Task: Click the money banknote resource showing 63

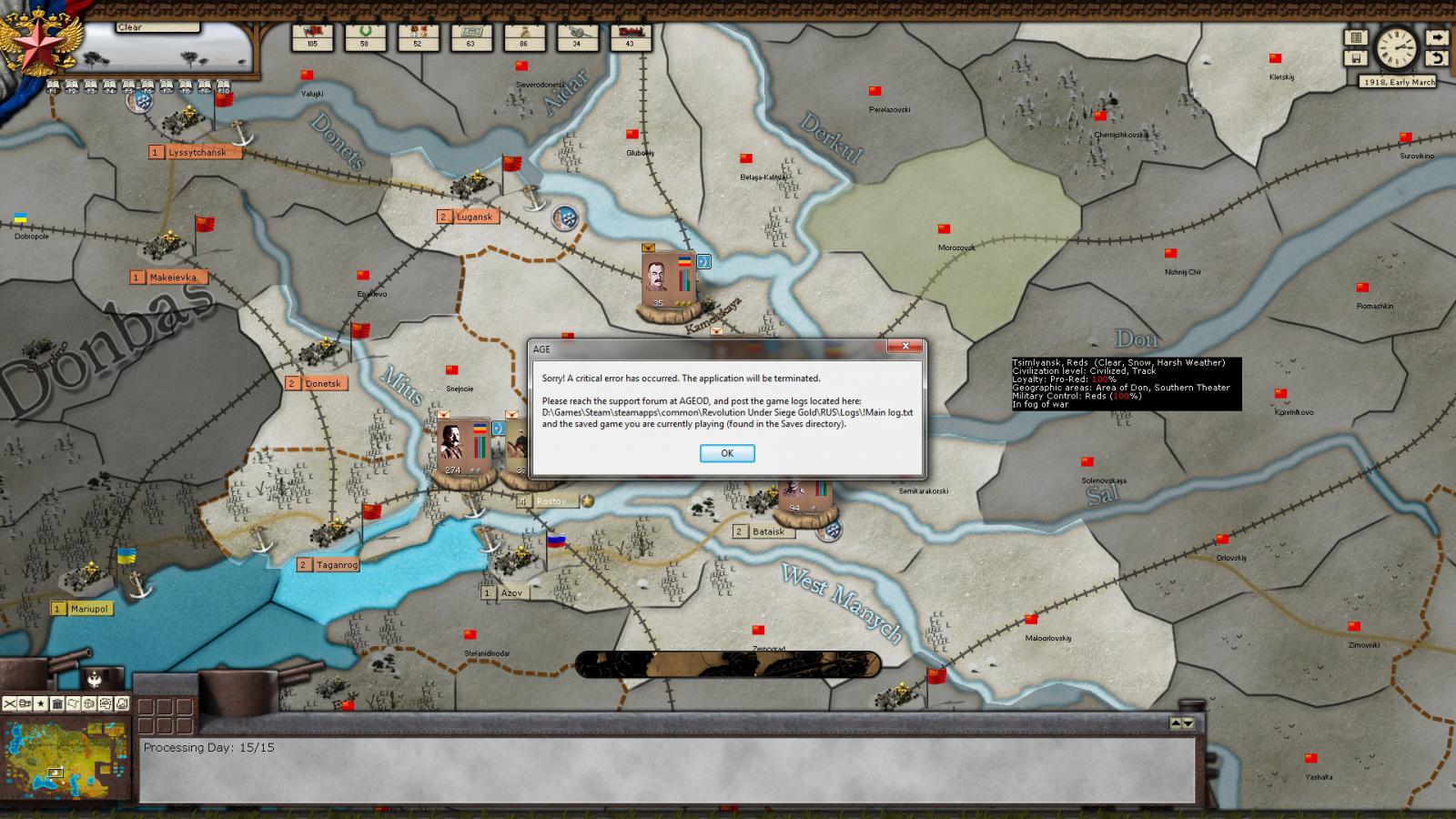Action: coord(470,36)
